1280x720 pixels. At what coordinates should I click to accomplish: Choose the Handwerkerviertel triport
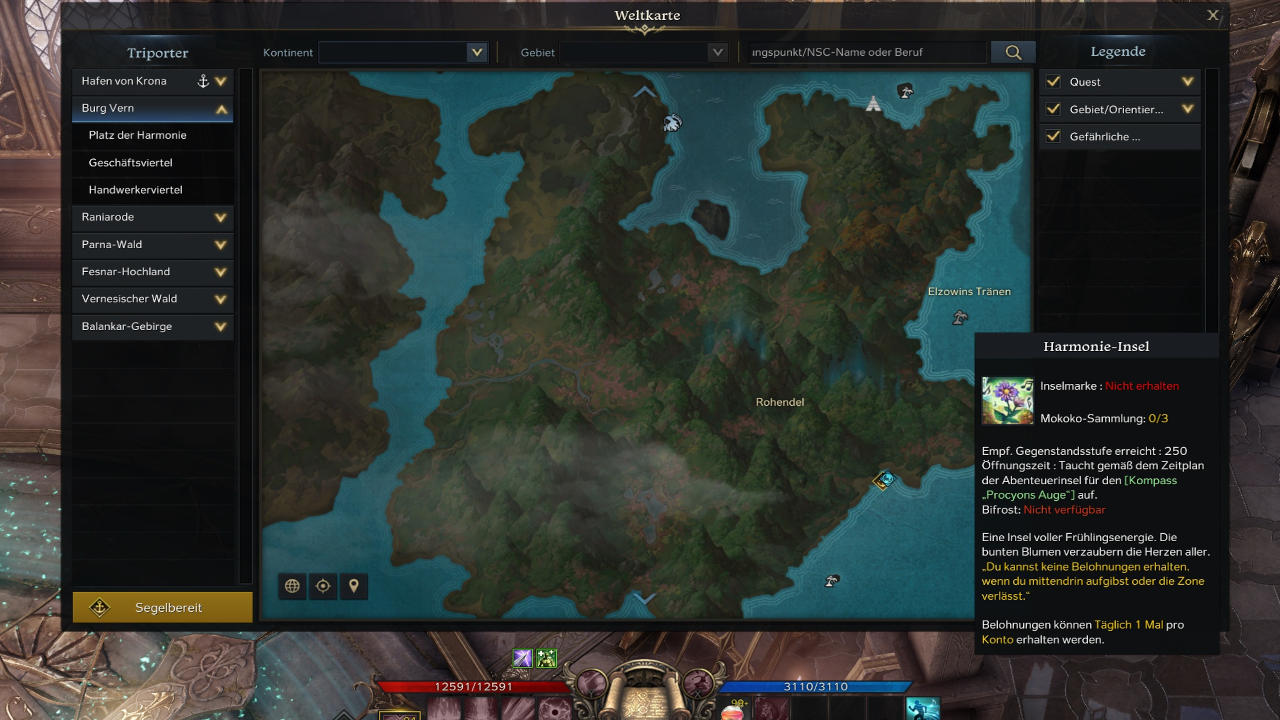coord(136,190)
